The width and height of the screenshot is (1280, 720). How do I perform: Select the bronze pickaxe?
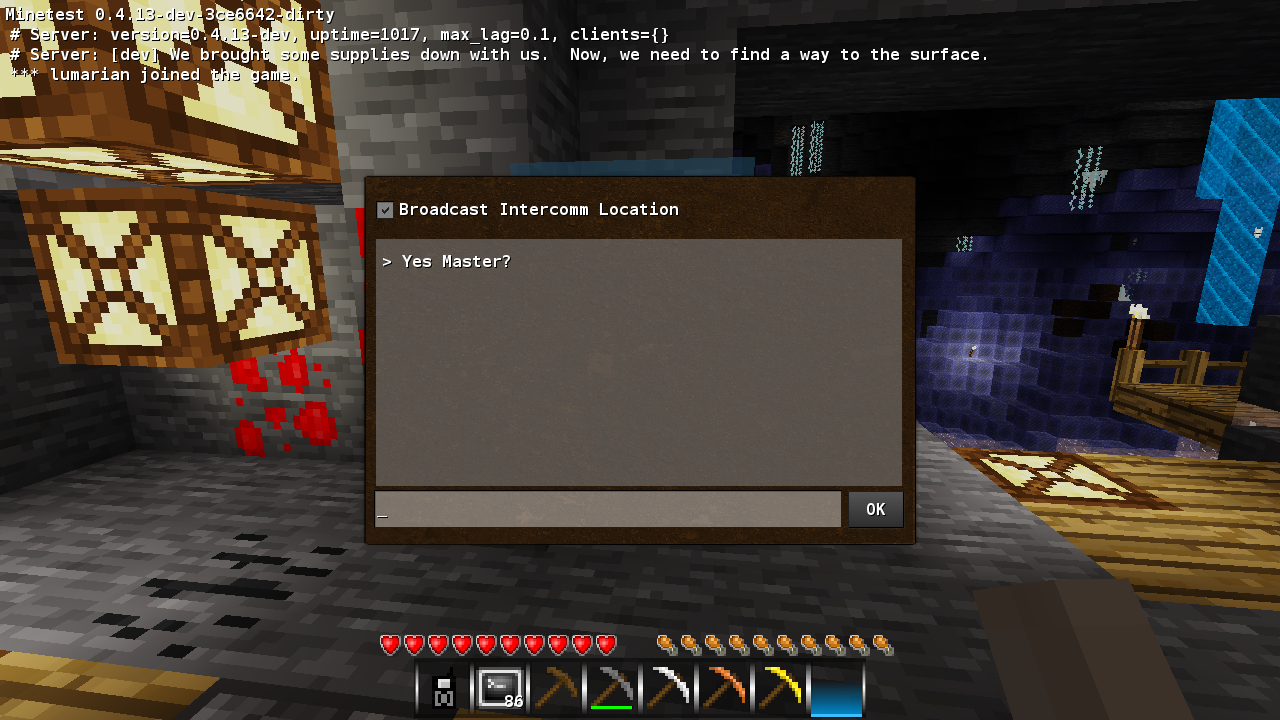coord(722,688)
